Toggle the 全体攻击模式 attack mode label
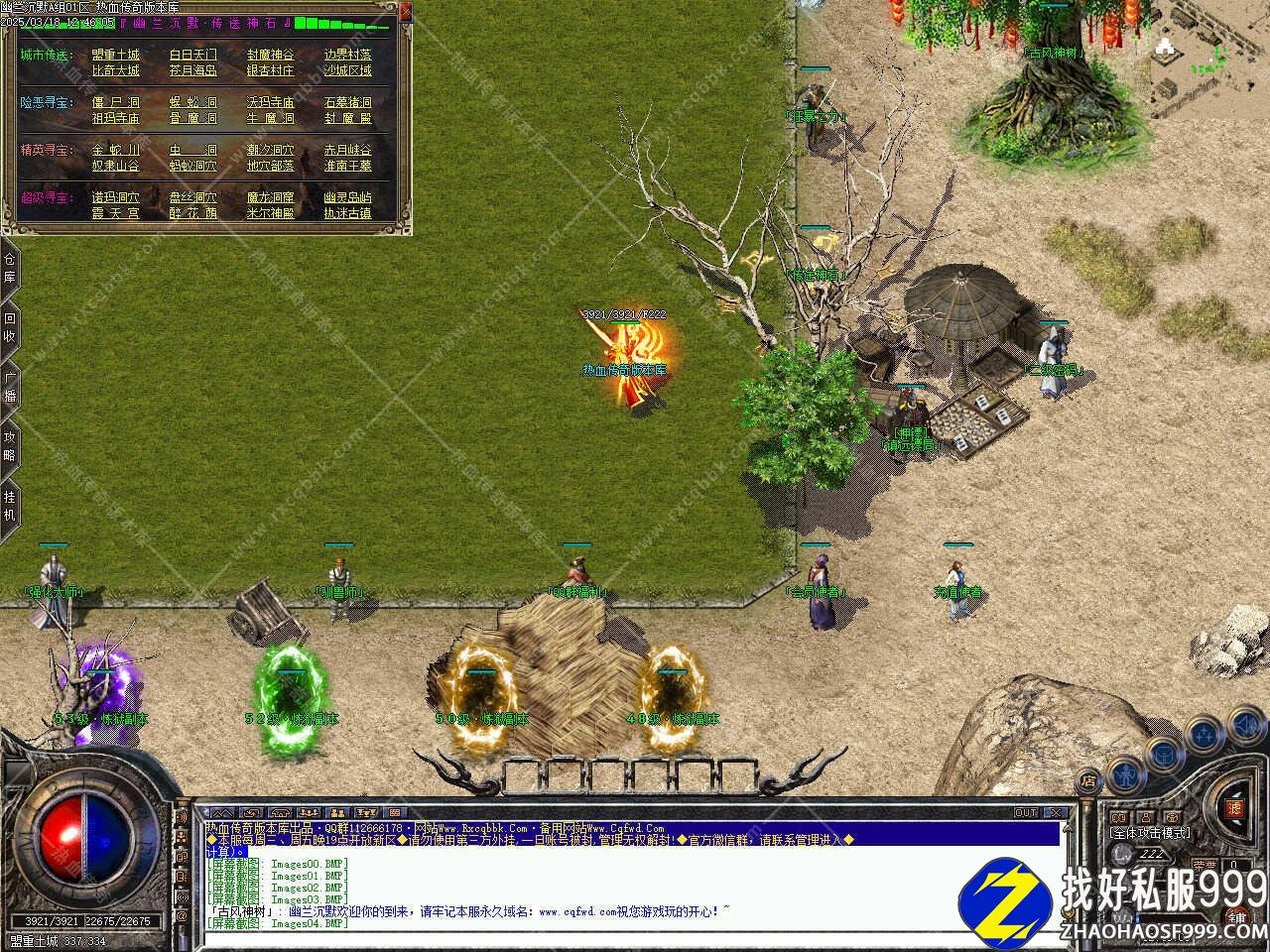1270x952 pixels. tap(1150, 832)
